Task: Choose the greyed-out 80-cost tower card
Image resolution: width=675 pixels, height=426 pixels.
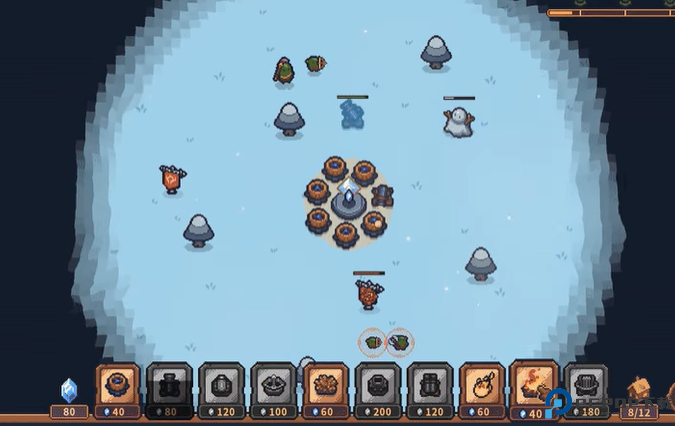Action: 169,389
